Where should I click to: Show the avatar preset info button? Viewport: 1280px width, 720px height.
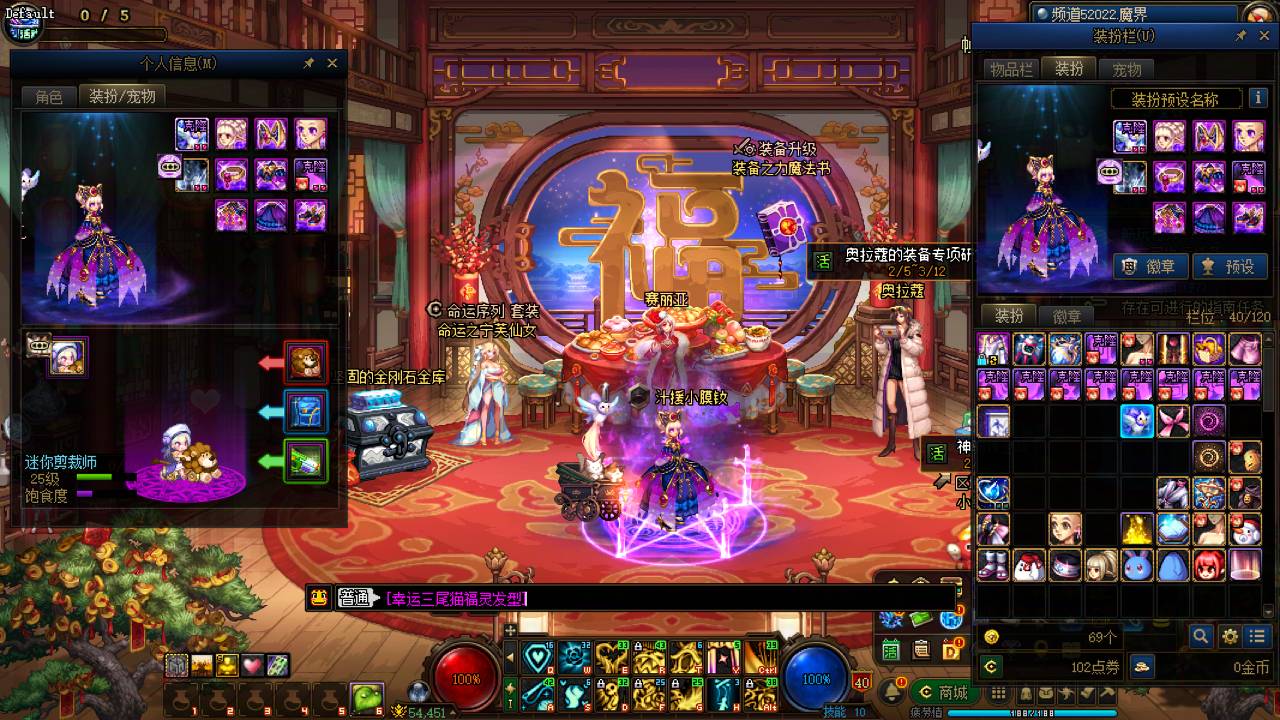[x=1255, y=99]
